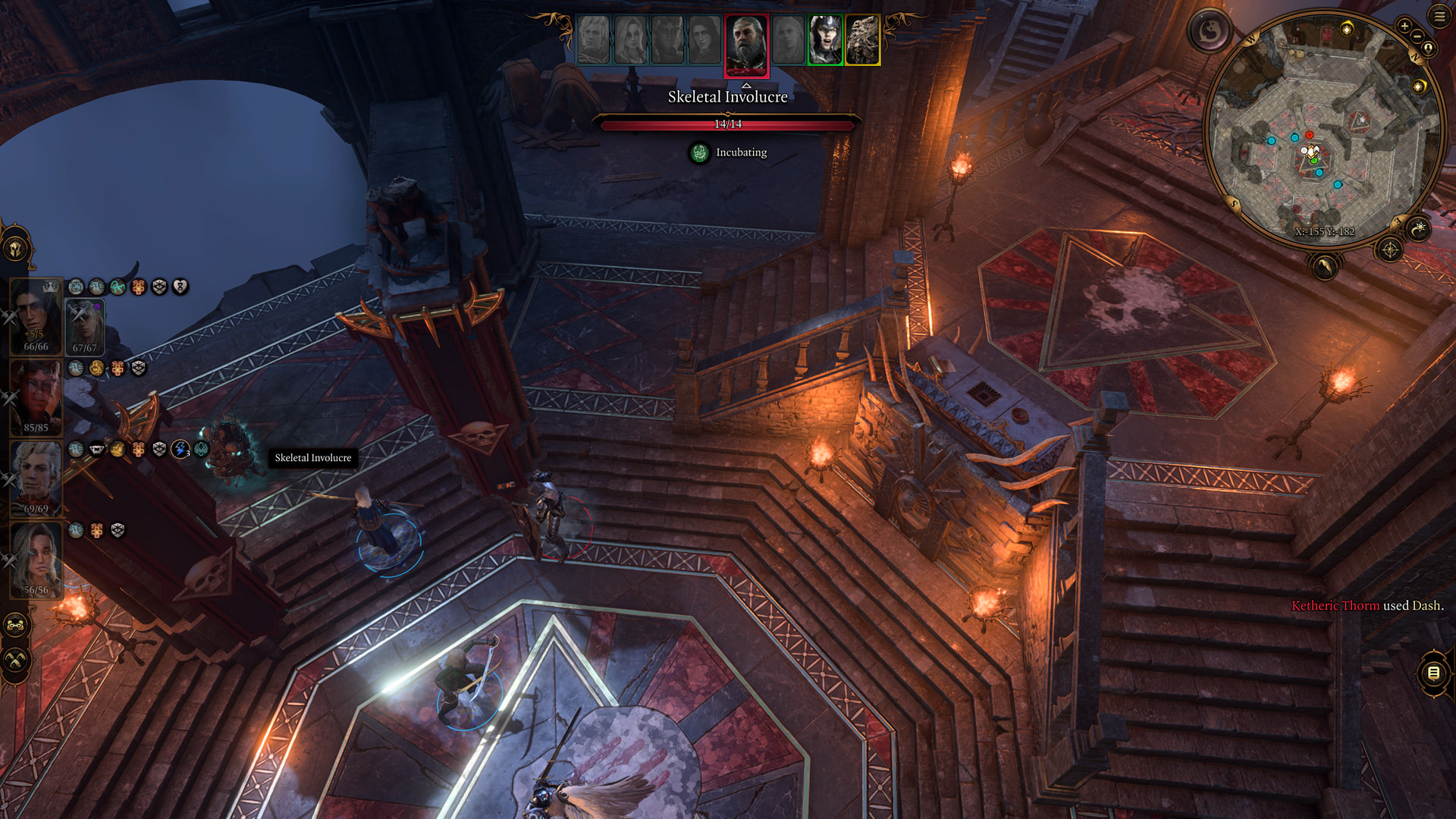Select the white-haired party member with 69/69 HP
The width and height of the screenshot is (1456, 819).
[36, 479]
